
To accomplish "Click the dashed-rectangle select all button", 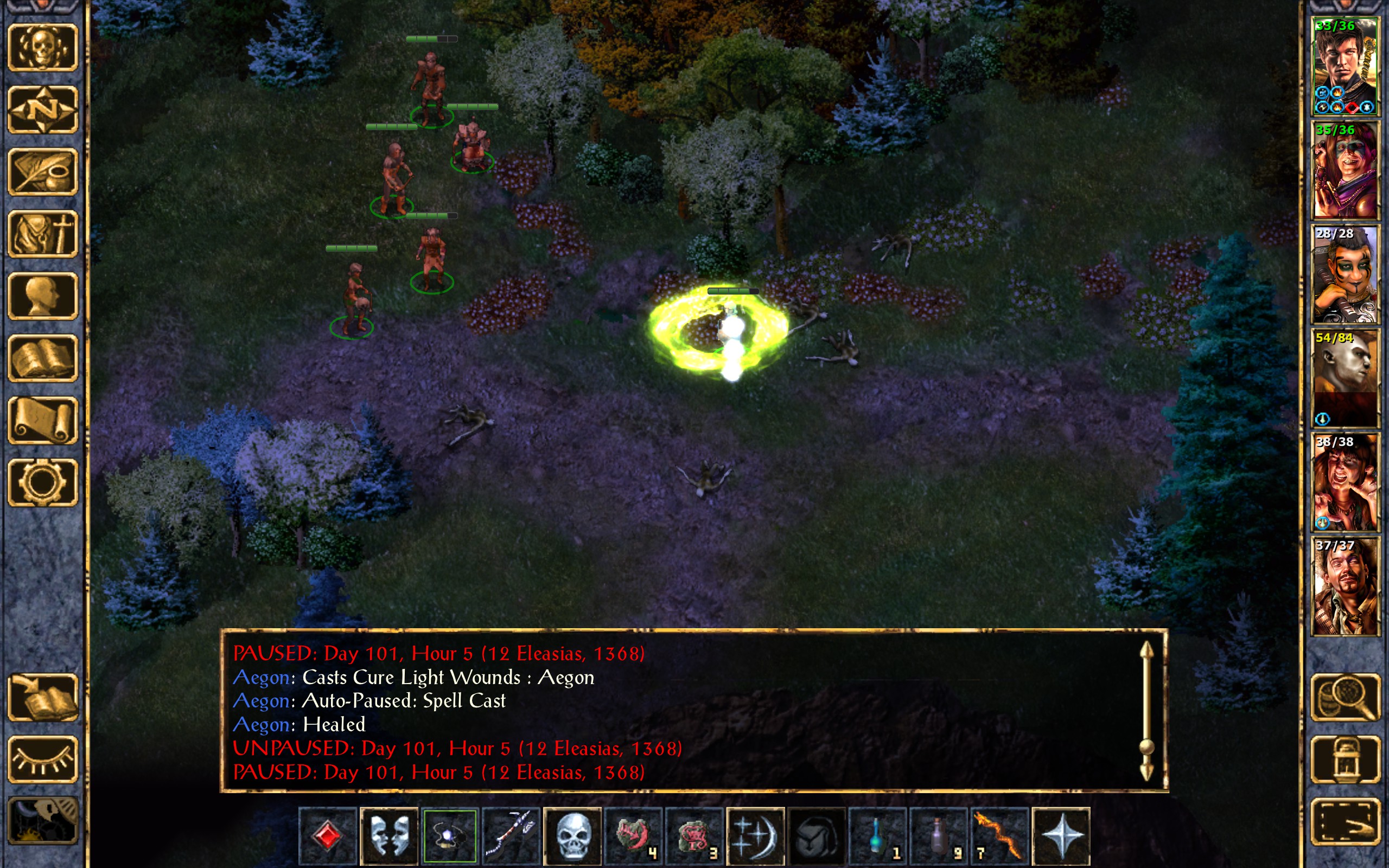I will [1345, 821].
